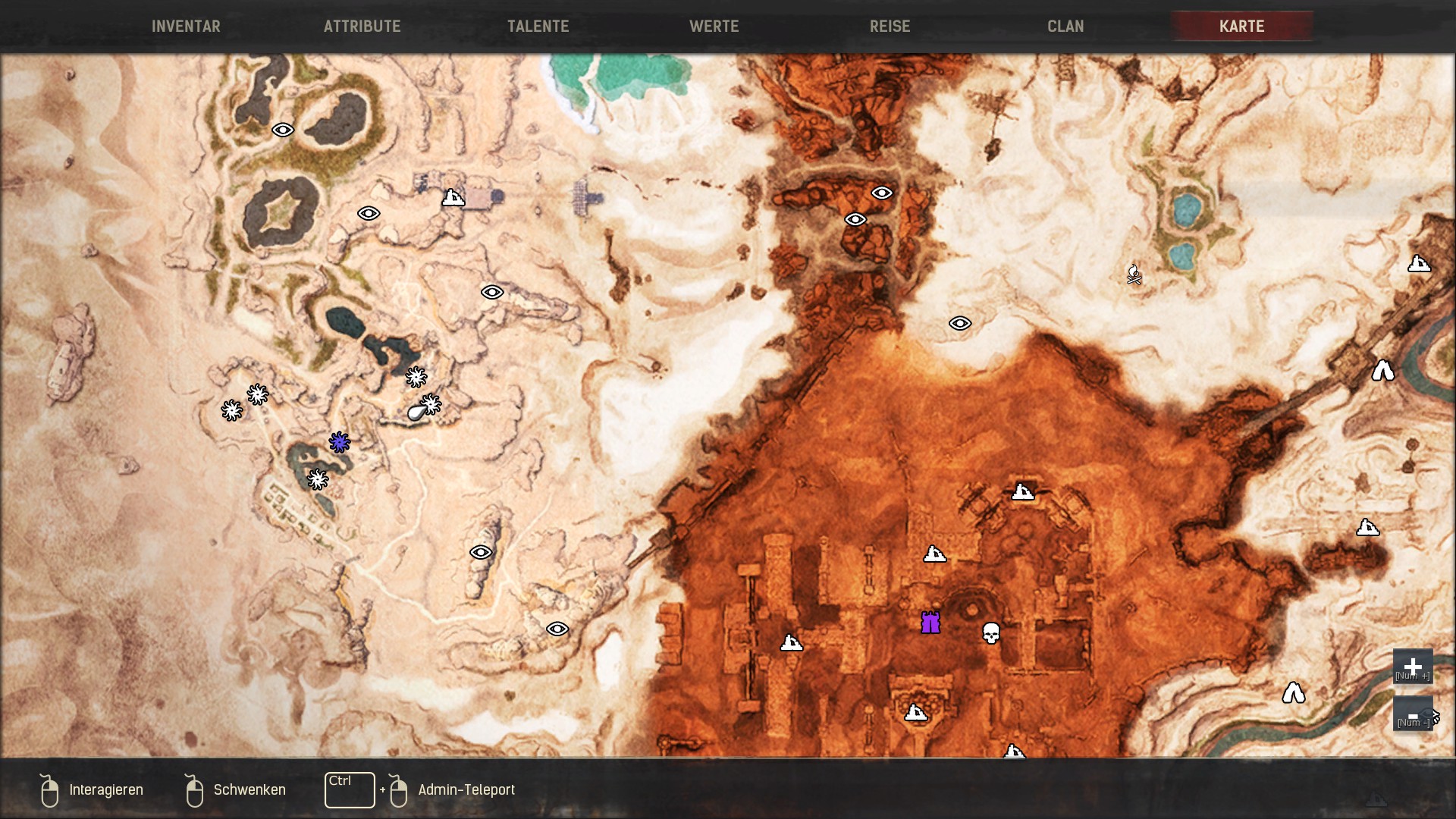Viewport: 1456px width, 819px height.
Task: Select the skull-and-crossbones flame marker
Action: pos(1134,275)
